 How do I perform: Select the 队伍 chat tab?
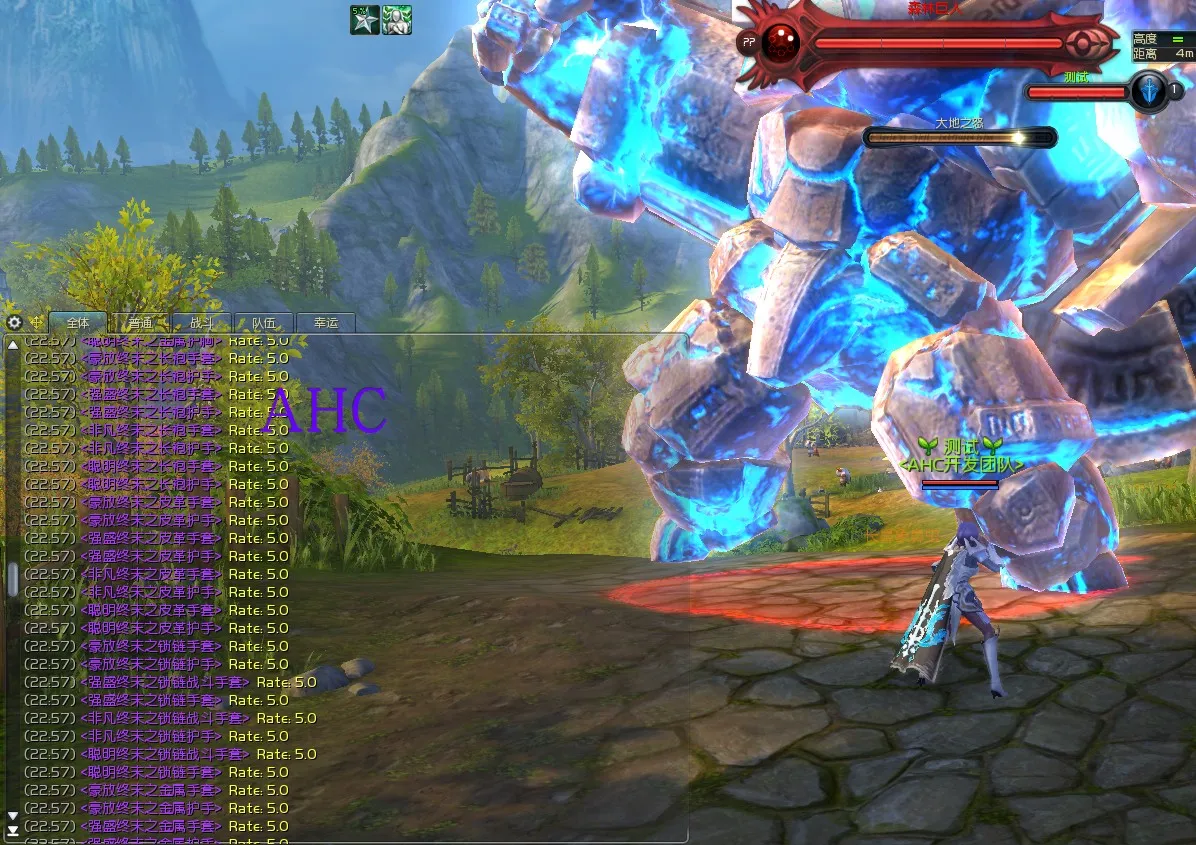263,323
